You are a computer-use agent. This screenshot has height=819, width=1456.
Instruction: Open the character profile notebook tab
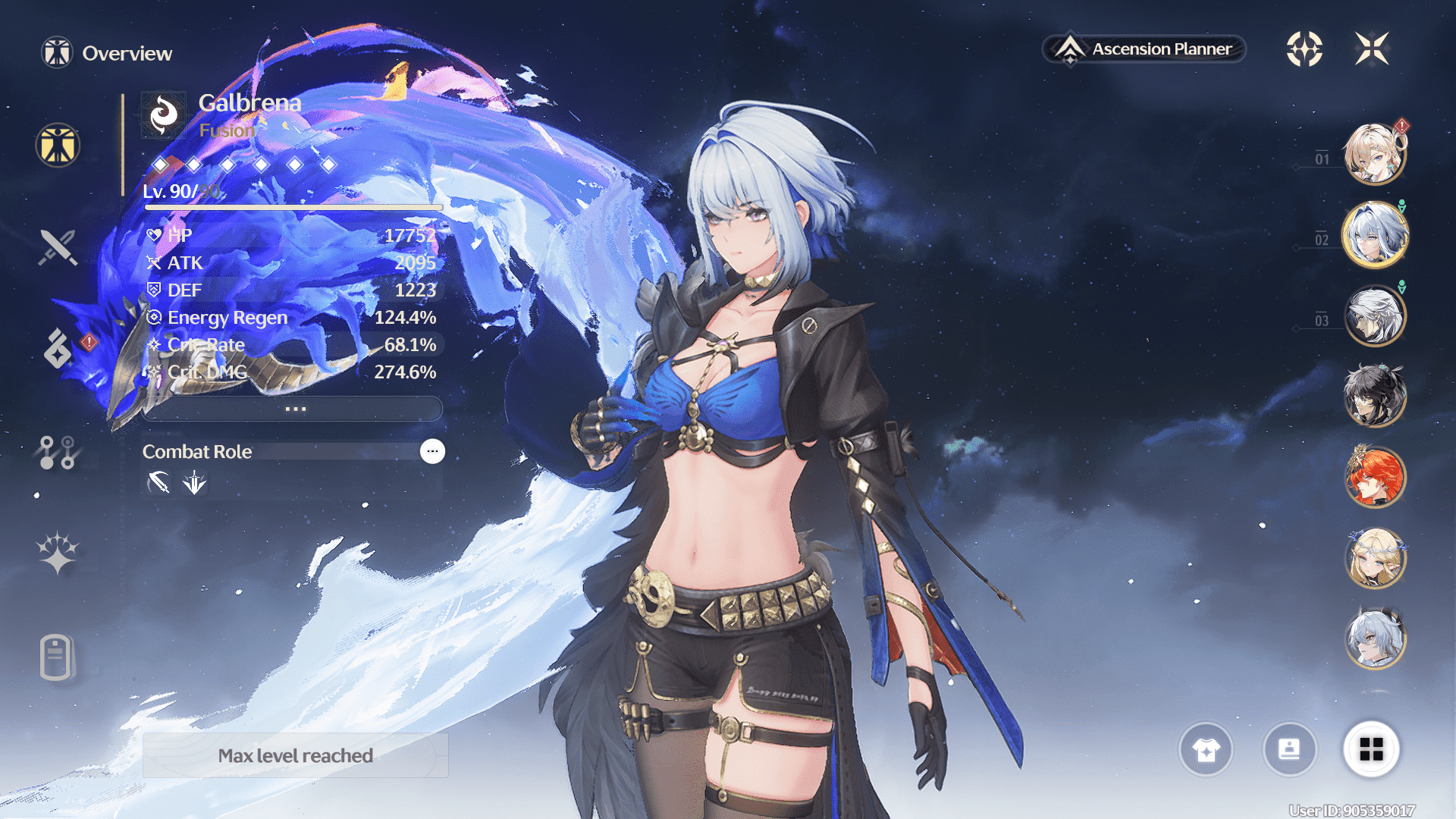click(x=56, y=657)
